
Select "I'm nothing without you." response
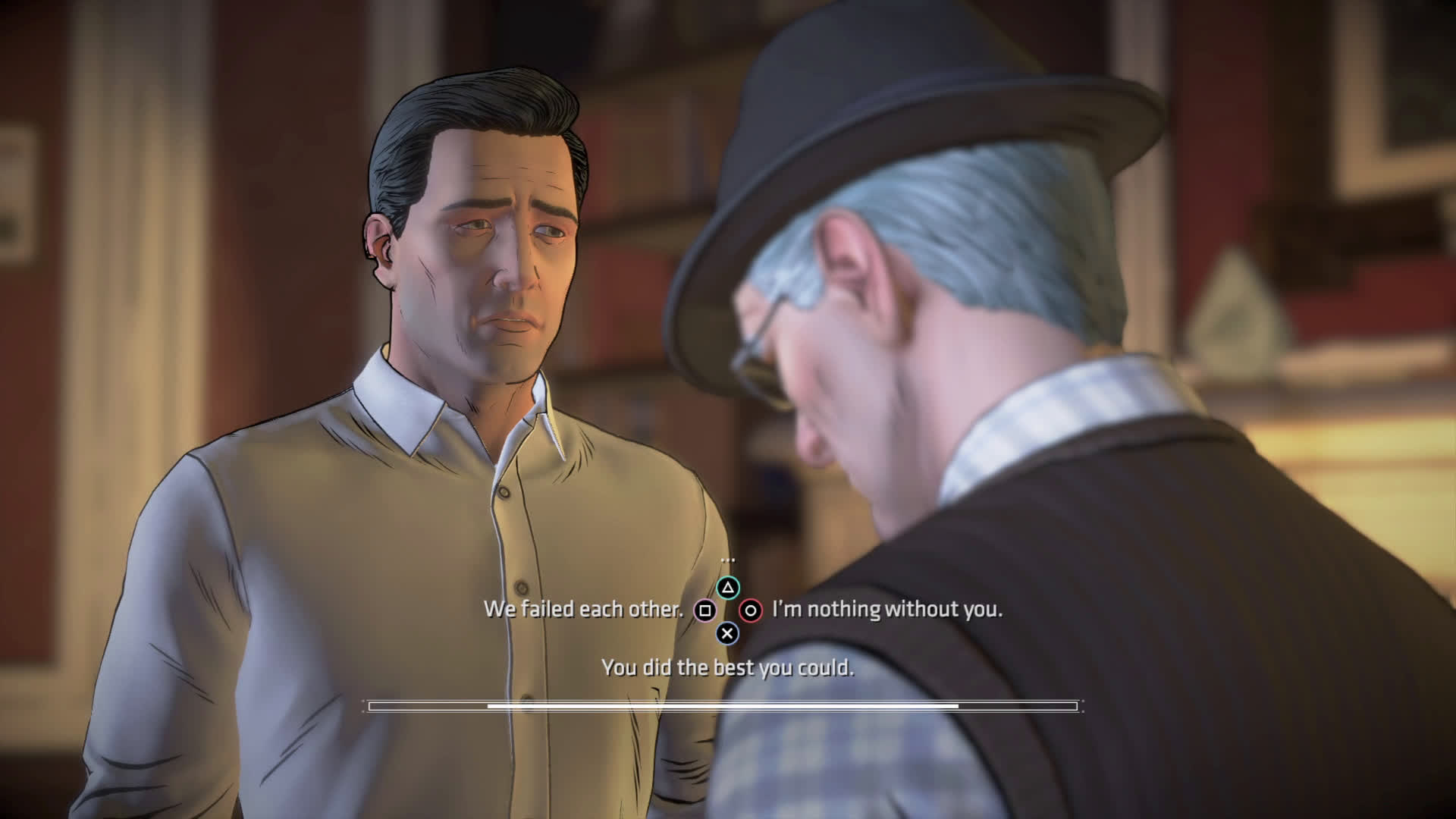click(x=886, y=610)
